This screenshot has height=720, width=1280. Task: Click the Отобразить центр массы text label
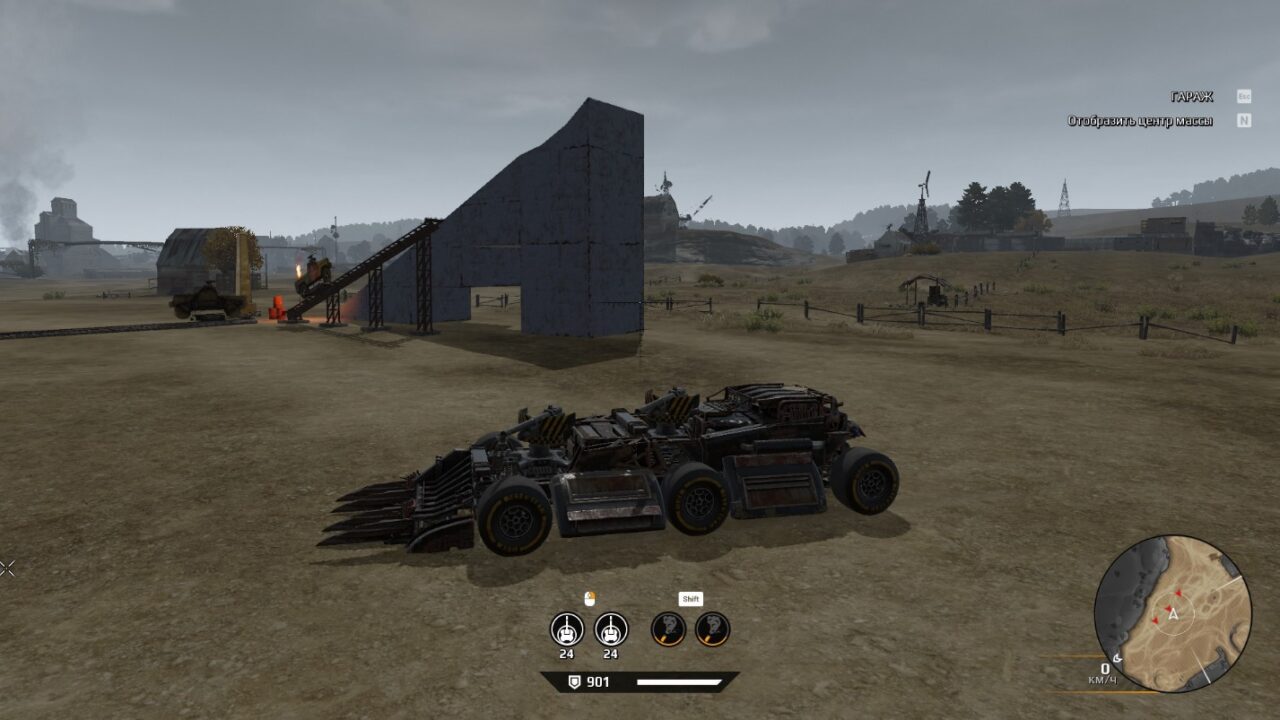(1140, 119)
